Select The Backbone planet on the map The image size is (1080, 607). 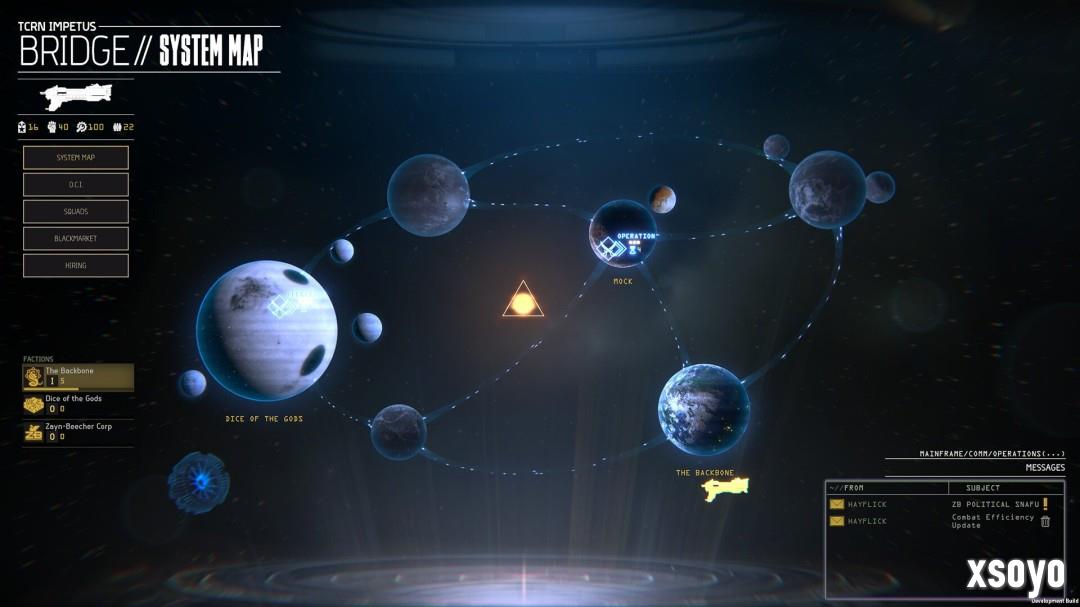(x=704, y=409)
